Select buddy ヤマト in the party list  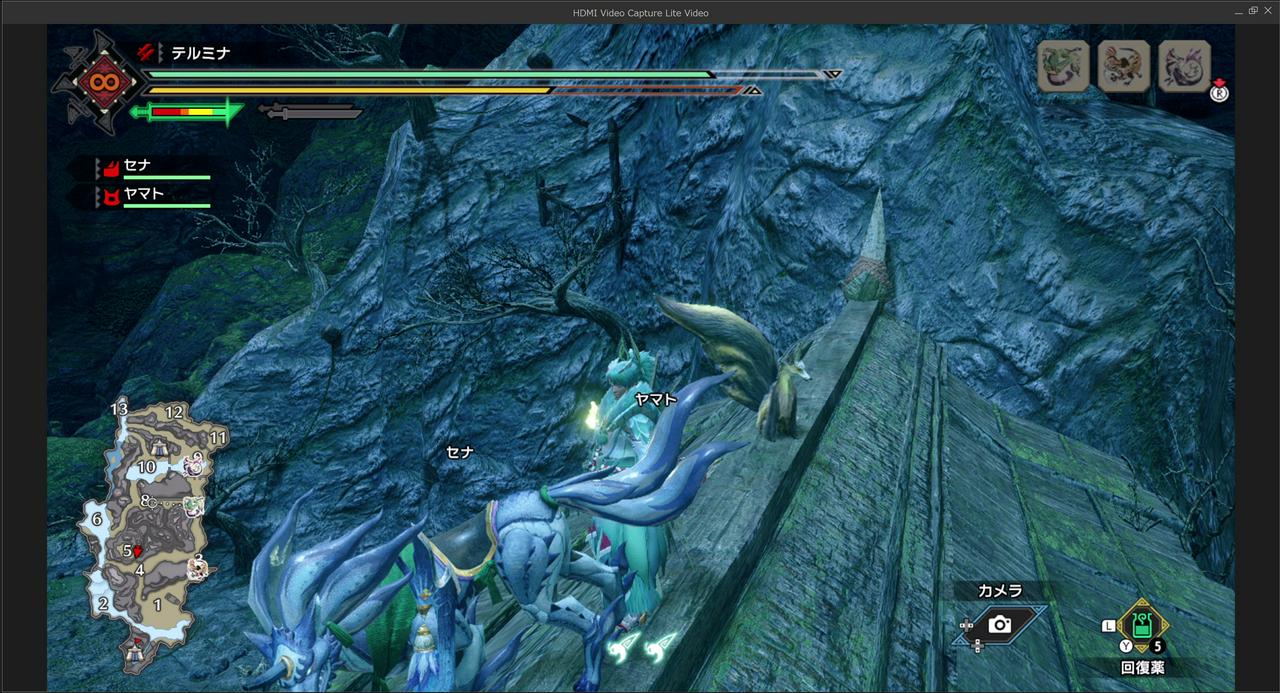pyautogui.click(x=142, y=194)
